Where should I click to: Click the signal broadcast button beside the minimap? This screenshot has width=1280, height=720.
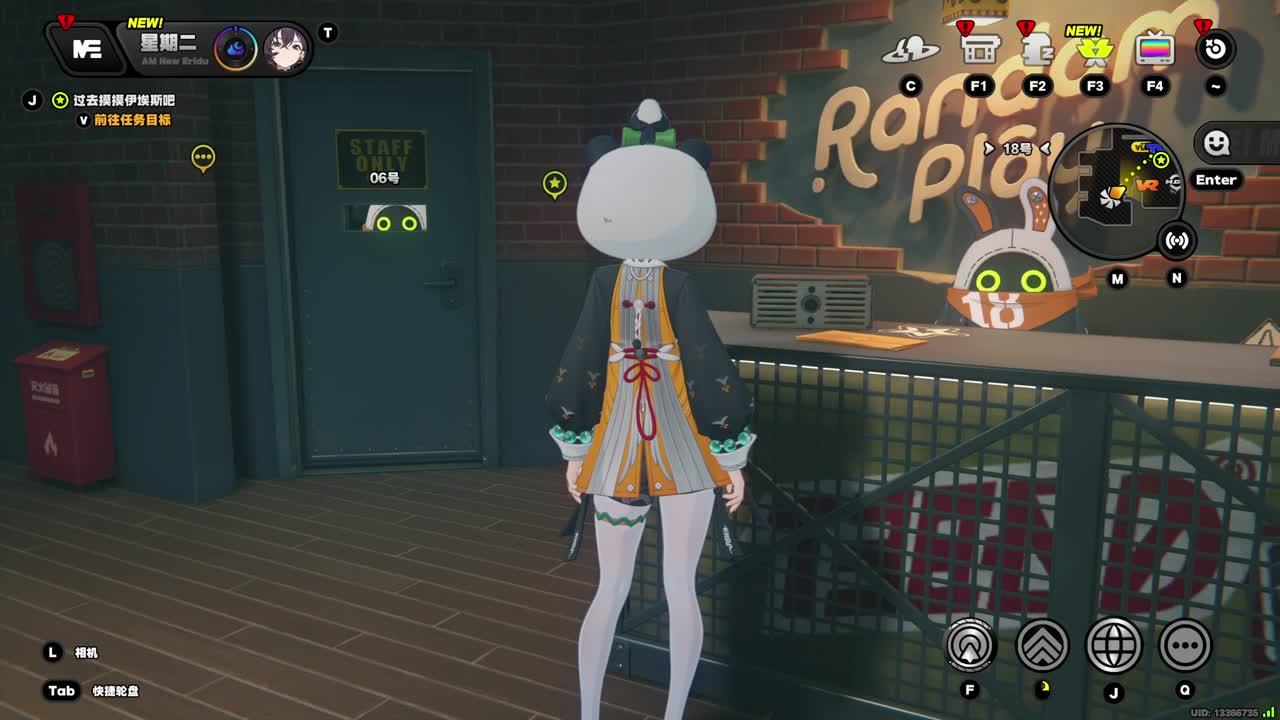(x=1177, y=241)
